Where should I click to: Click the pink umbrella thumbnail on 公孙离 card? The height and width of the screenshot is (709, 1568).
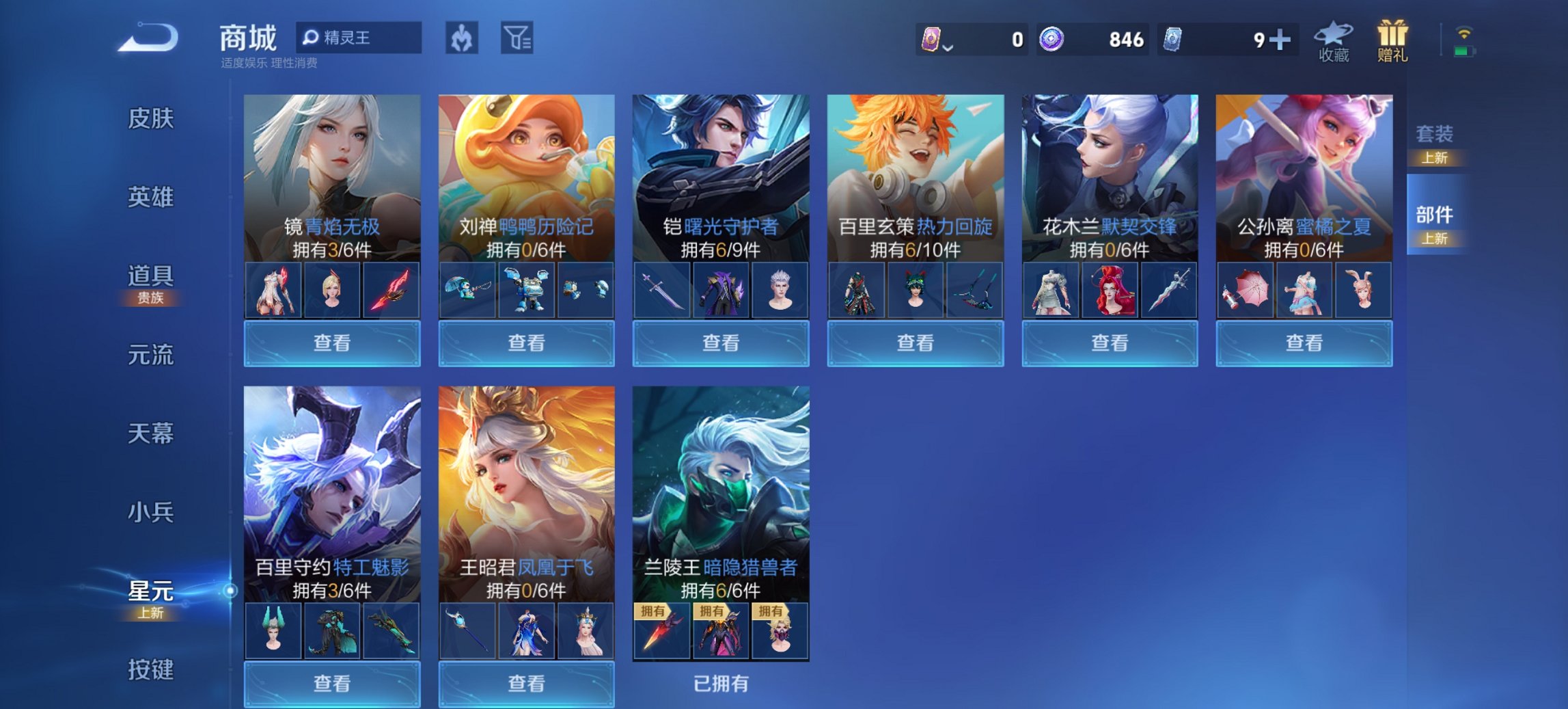coord(1246,290)
